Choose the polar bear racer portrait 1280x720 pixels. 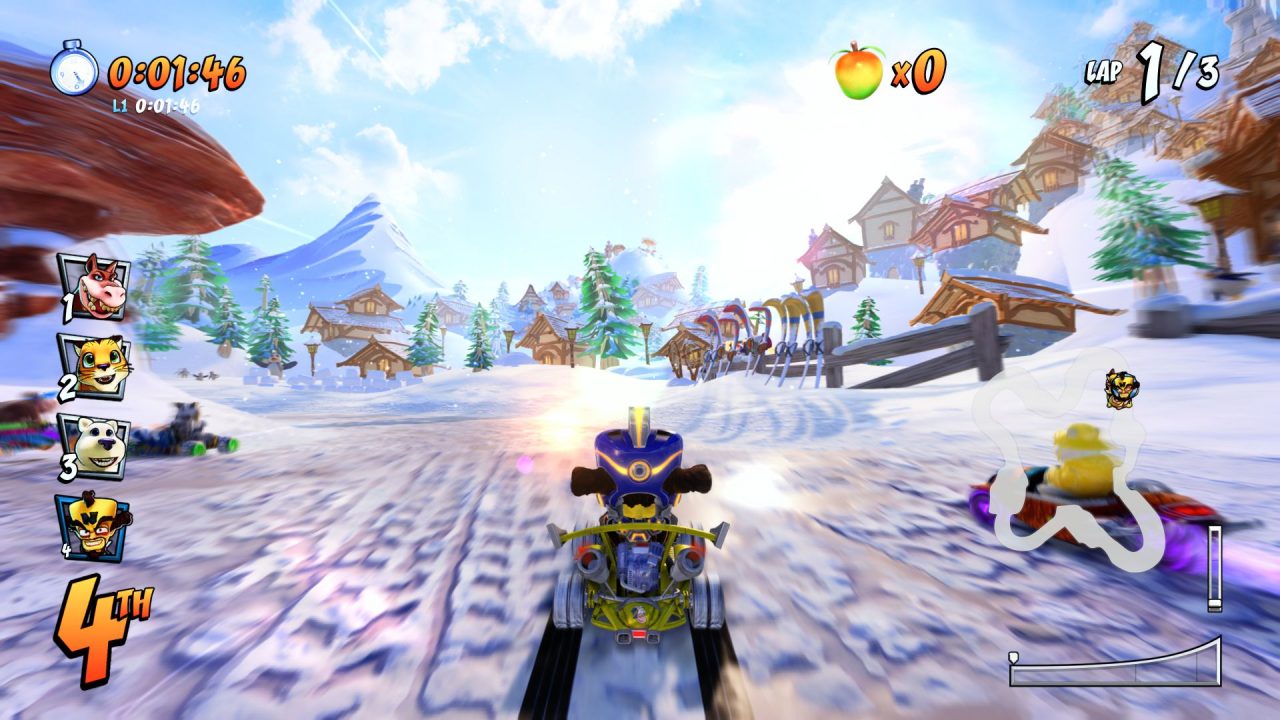coord(95,446)
